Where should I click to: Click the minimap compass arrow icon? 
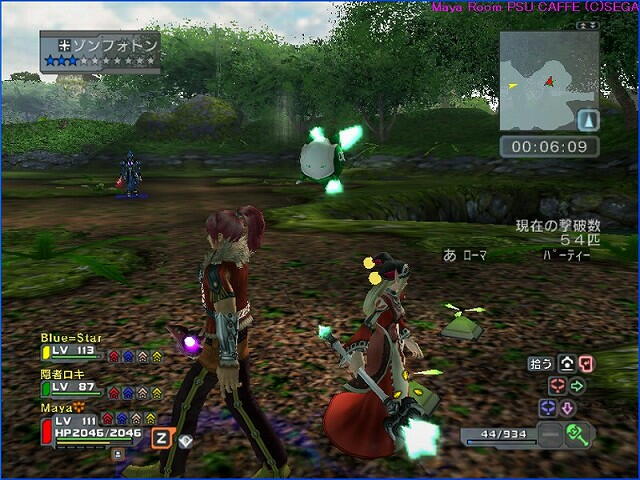pyautogui.click(x=588, y=121)
